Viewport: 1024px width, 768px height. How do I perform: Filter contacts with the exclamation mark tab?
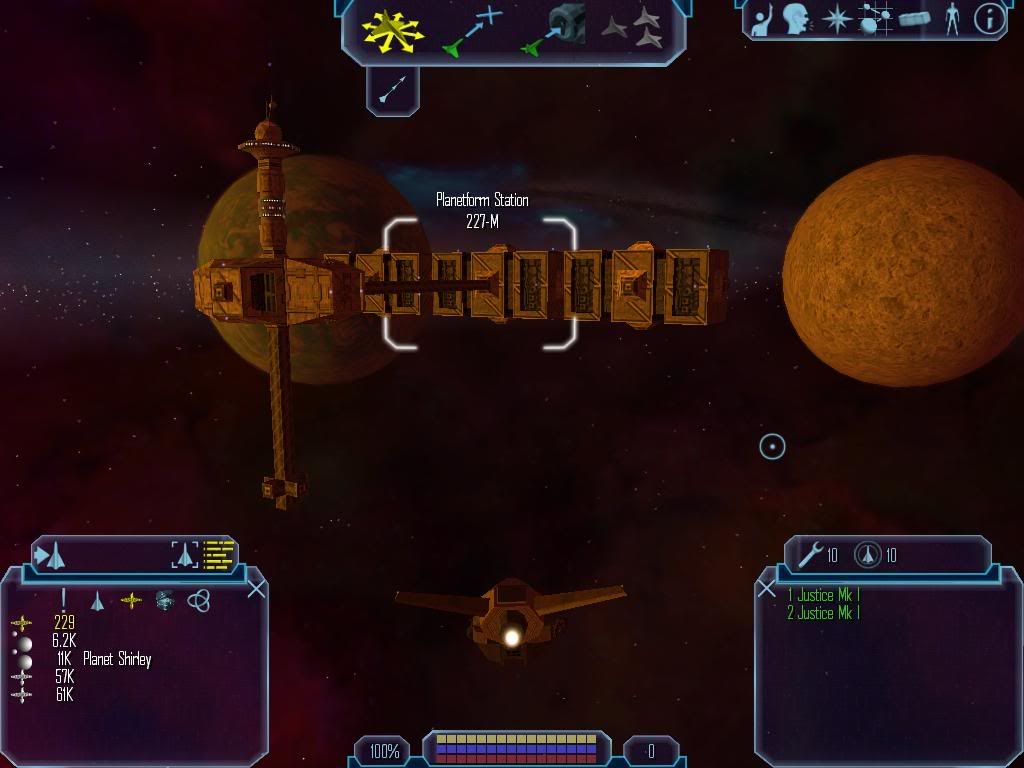point(63,599)
